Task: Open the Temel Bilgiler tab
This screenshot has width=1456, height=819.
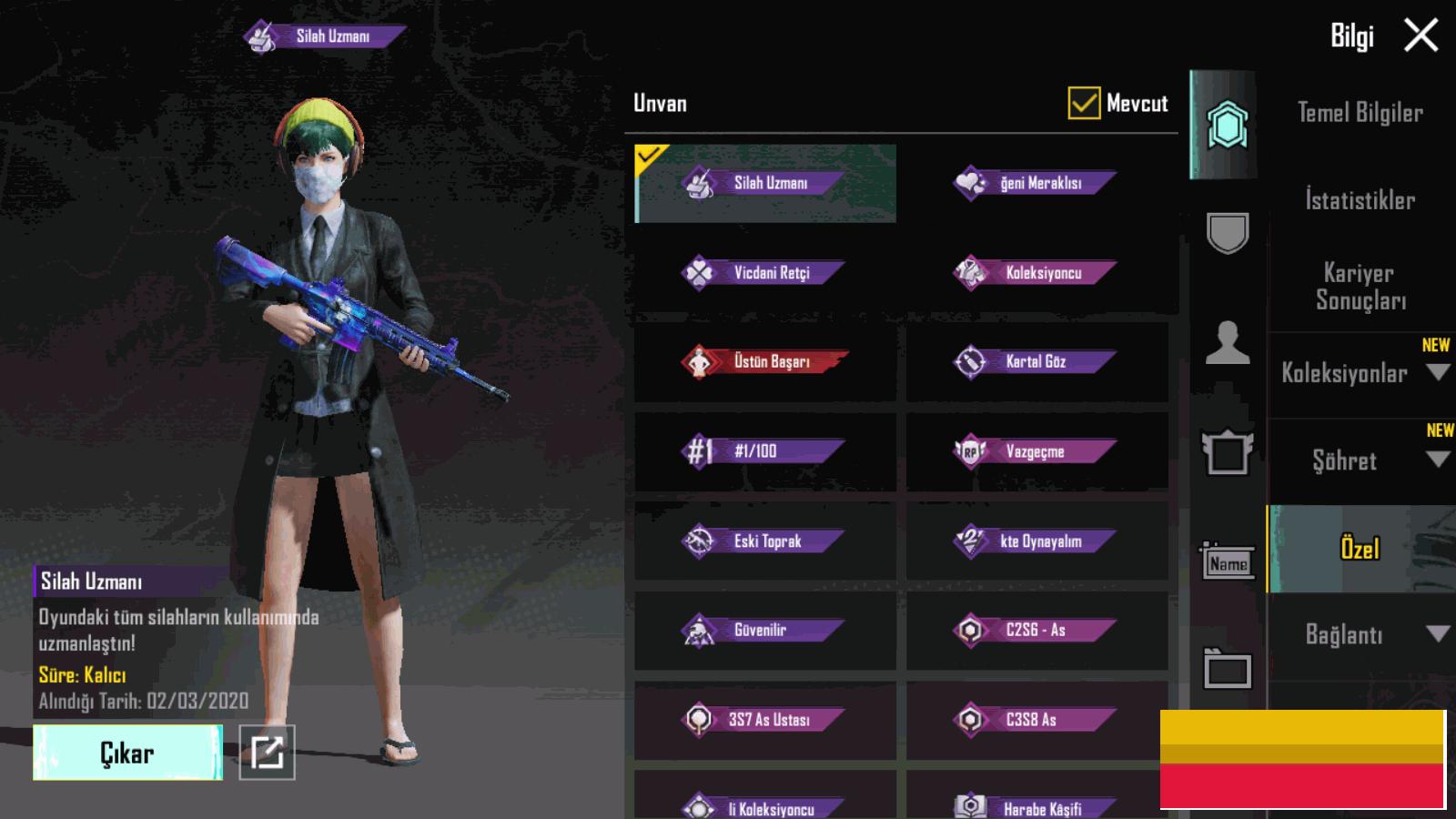Action: [x=1360, y=113]
